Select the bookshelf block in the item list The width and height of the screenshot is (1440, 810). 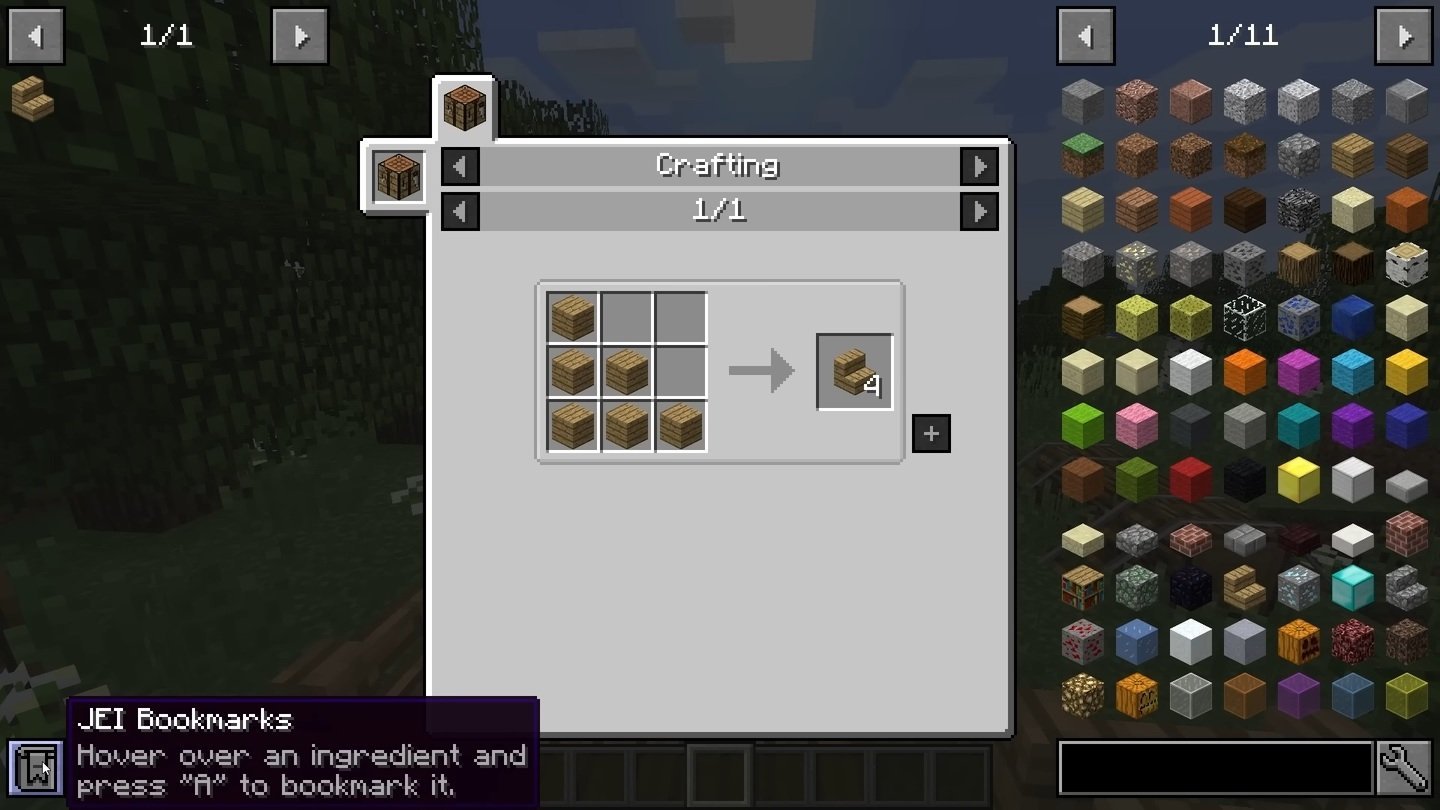tap(1083, 587)
